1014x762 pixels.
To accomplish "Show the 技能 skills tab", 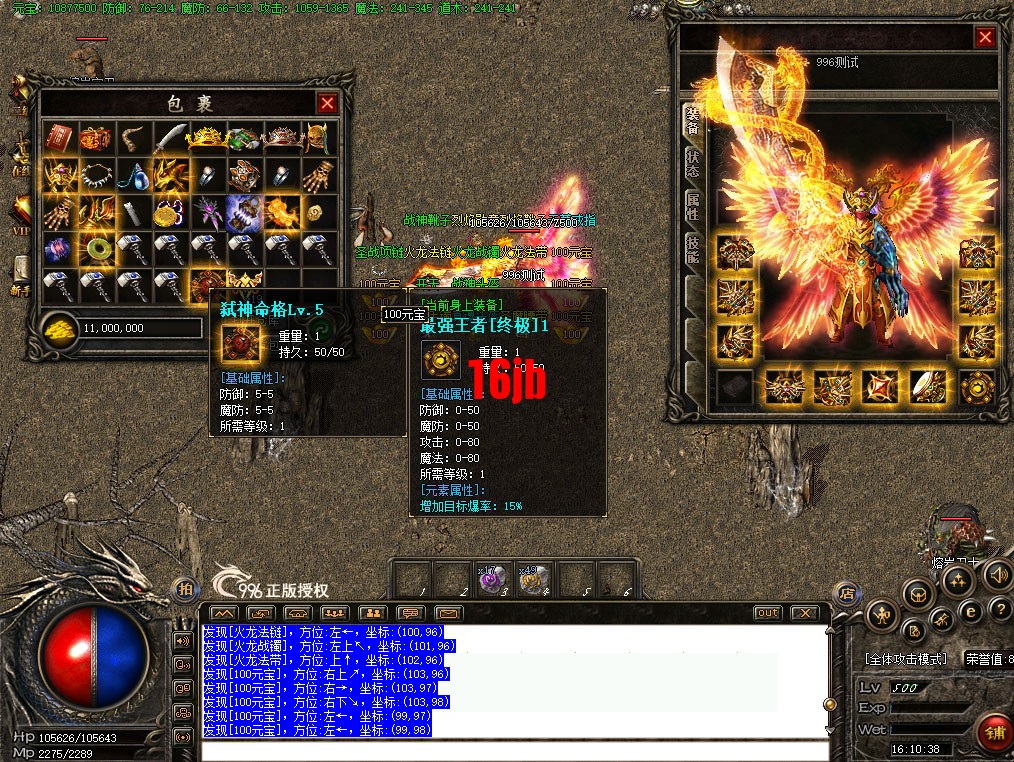I will tap(693, 249).
